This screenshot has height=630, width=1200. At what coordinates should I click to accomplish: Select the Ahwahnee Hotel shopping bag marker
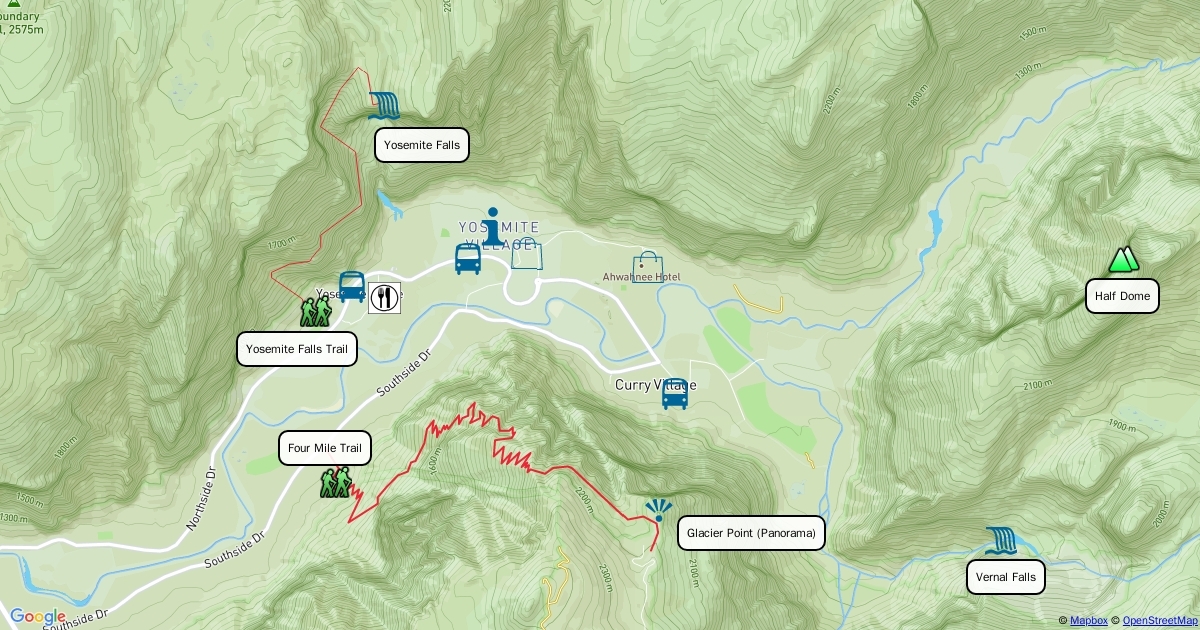coord(647,267)
